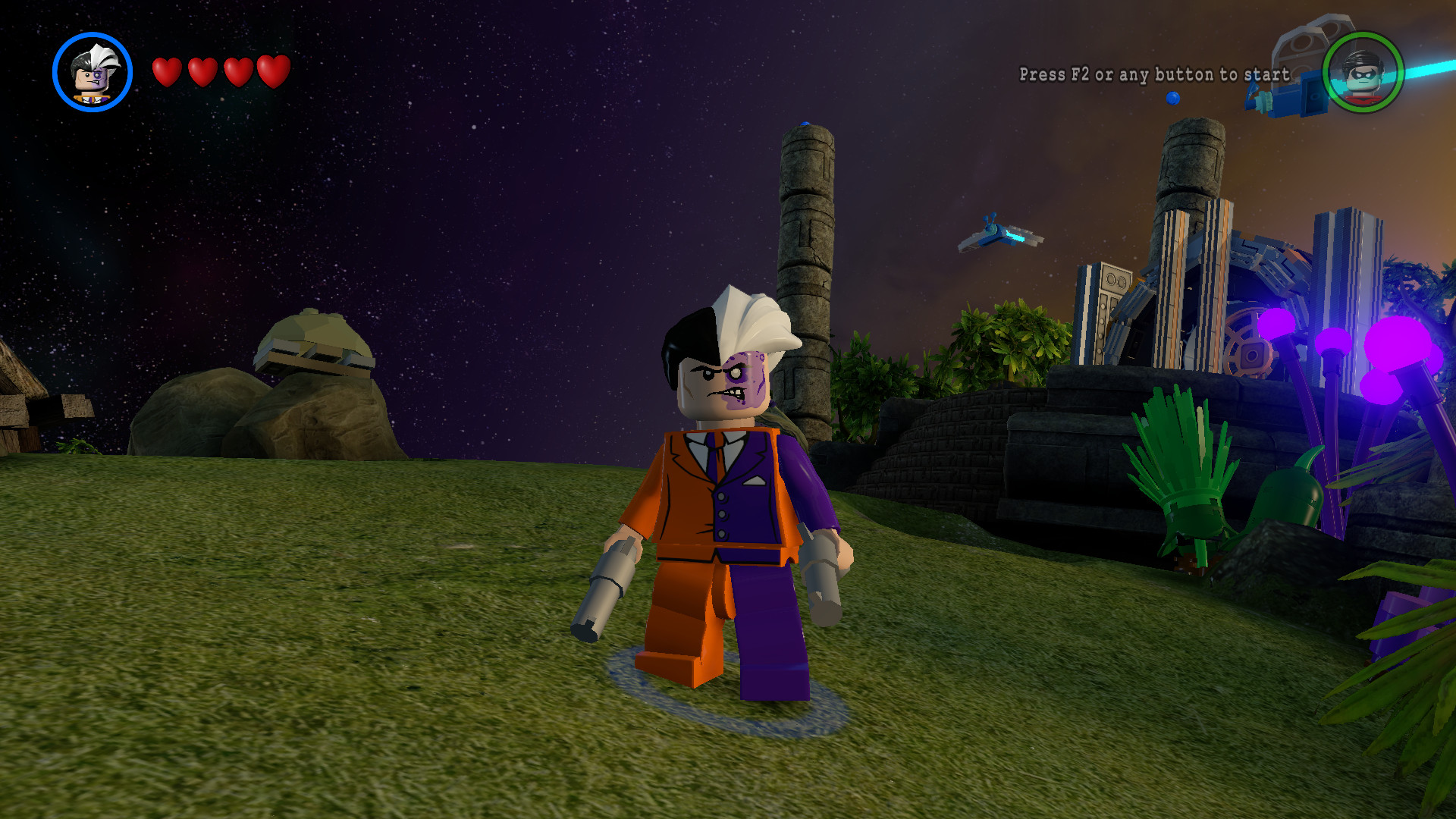Click the blue stud near Robin's portrait
Viewport: 1456px width, 819px height.
[1172, 97]
